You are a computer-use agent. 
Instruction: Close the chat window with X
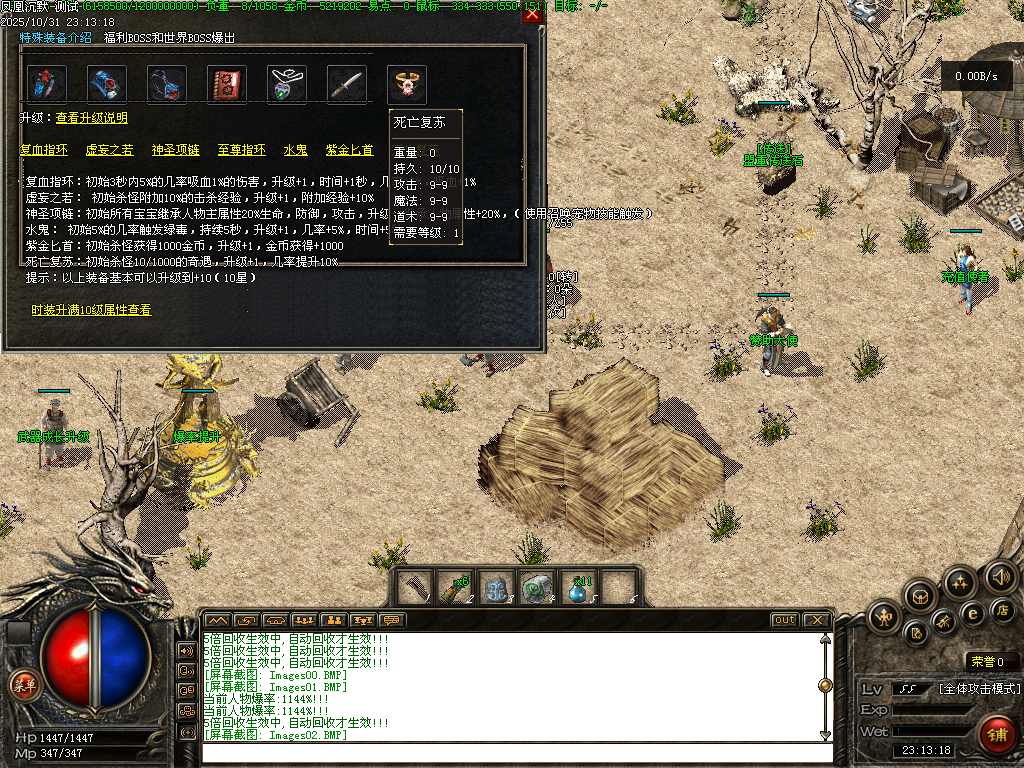pos(817,620)
